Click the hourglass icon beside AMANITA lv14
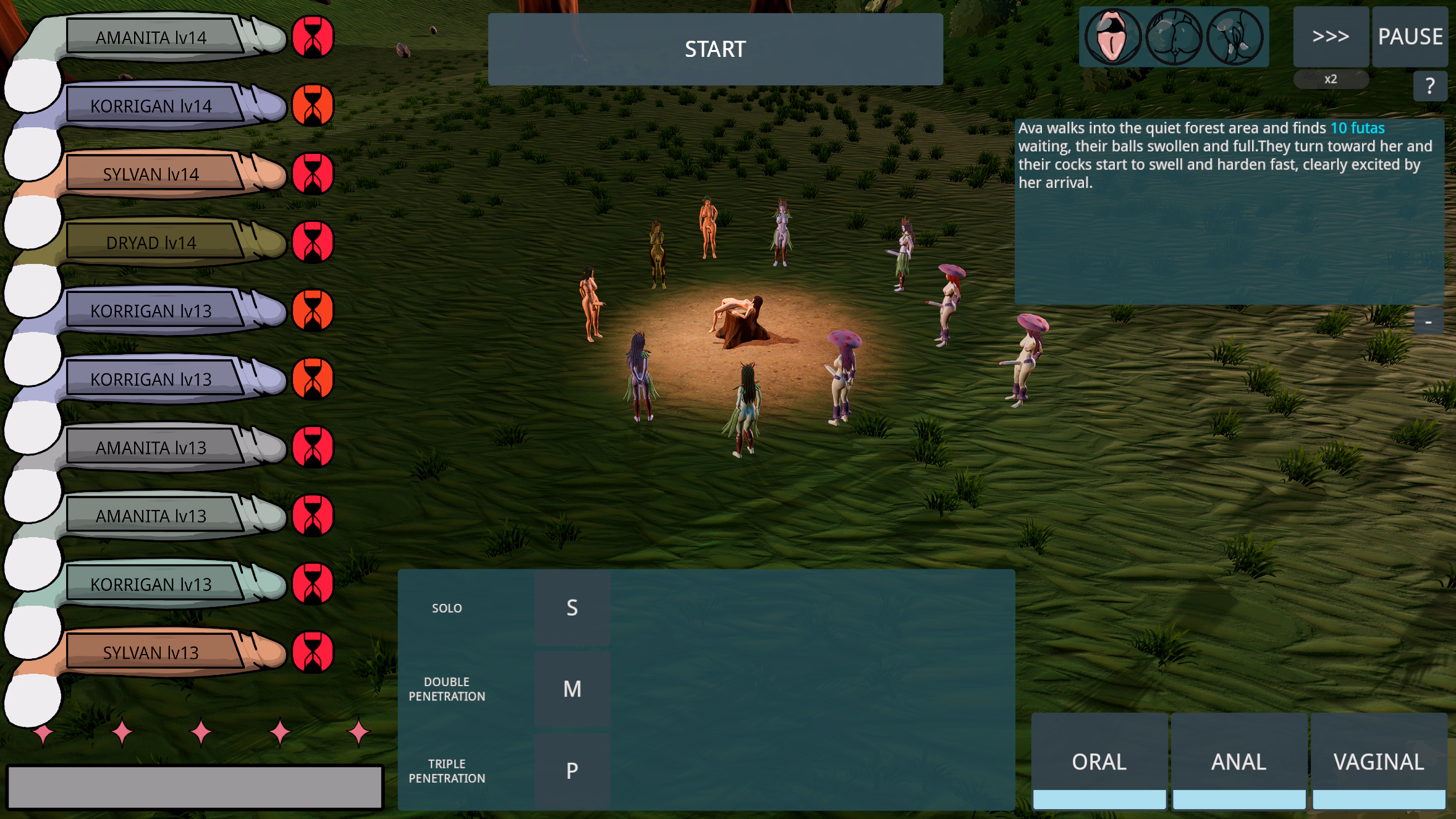 pyautogui.click(x=313, y=37)
